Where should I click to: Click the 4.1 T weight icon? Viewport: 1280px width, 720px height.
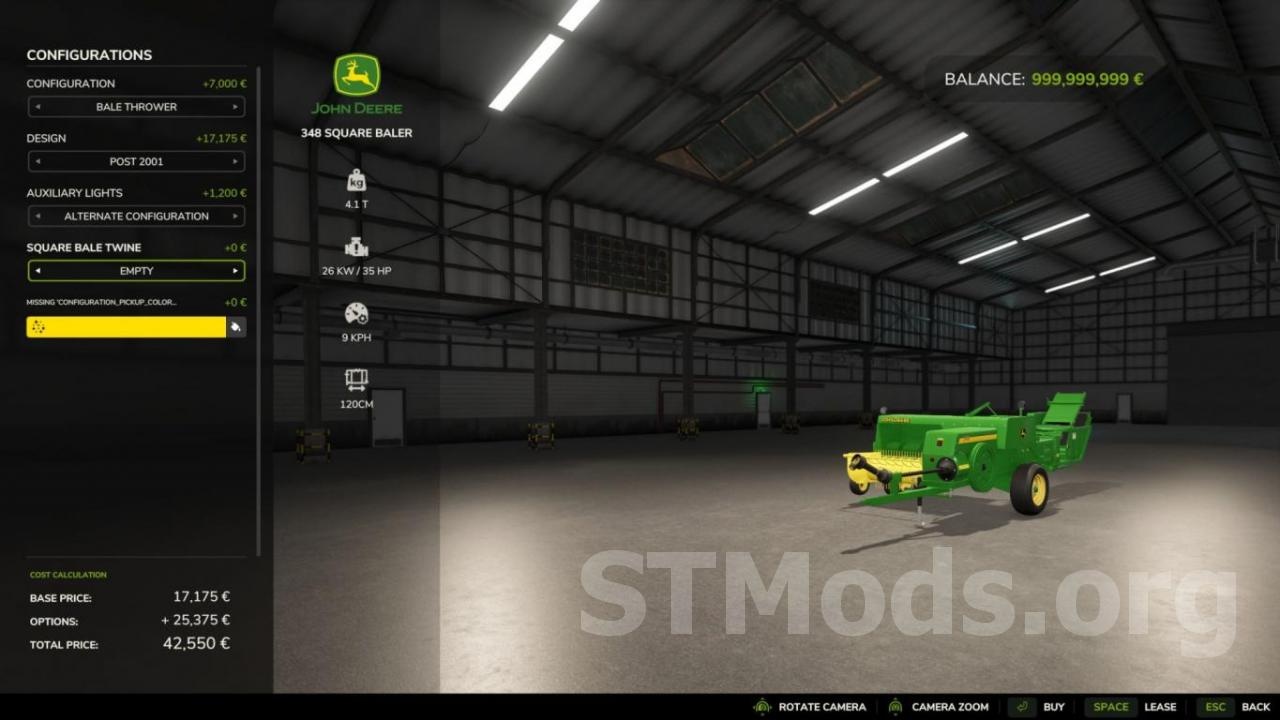tap(356, 181)
